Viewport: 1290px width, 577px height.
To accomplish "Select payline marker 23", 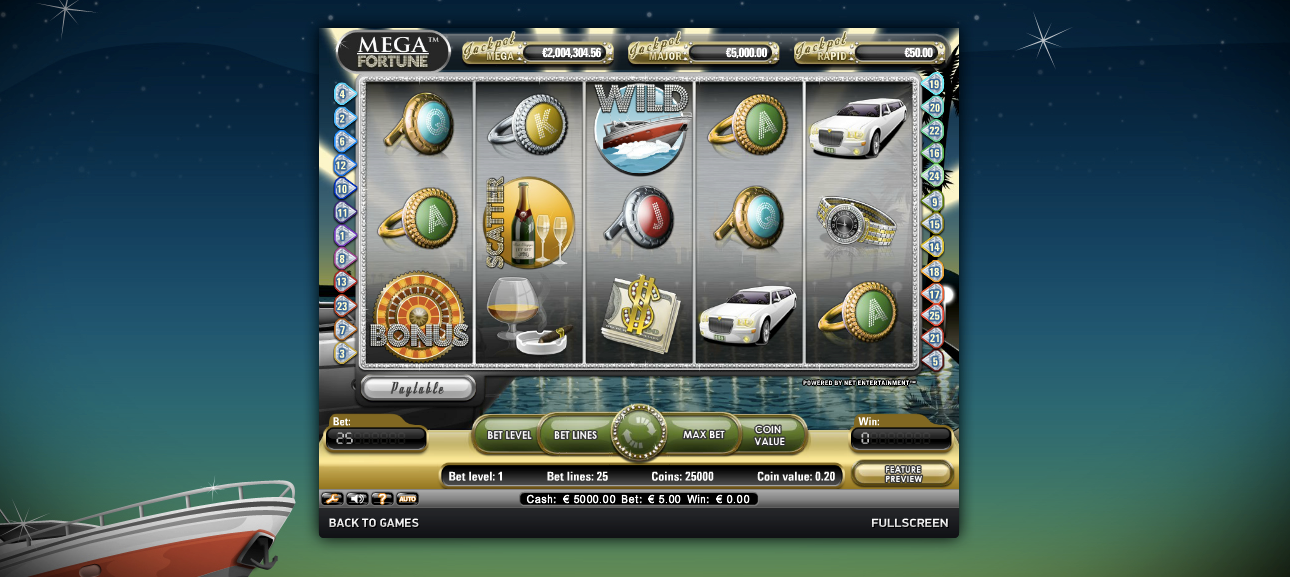I will [x=345, y=306].
